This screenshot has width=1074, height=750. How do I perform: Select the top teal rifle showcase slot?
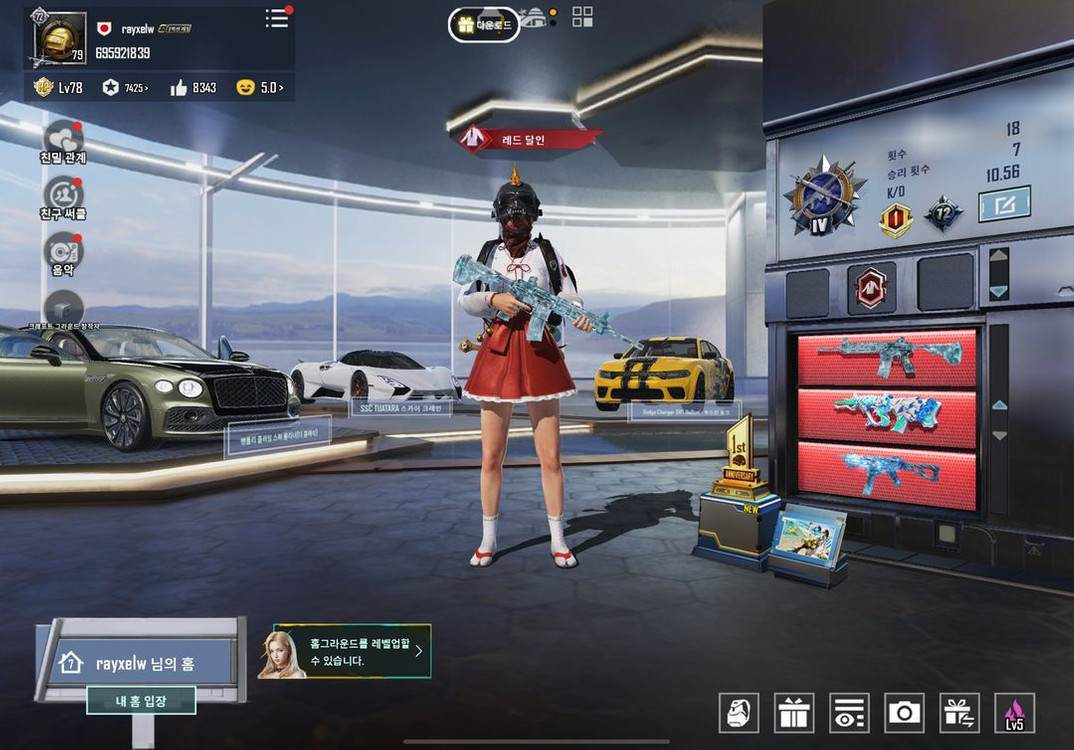[x=886, y=358]
